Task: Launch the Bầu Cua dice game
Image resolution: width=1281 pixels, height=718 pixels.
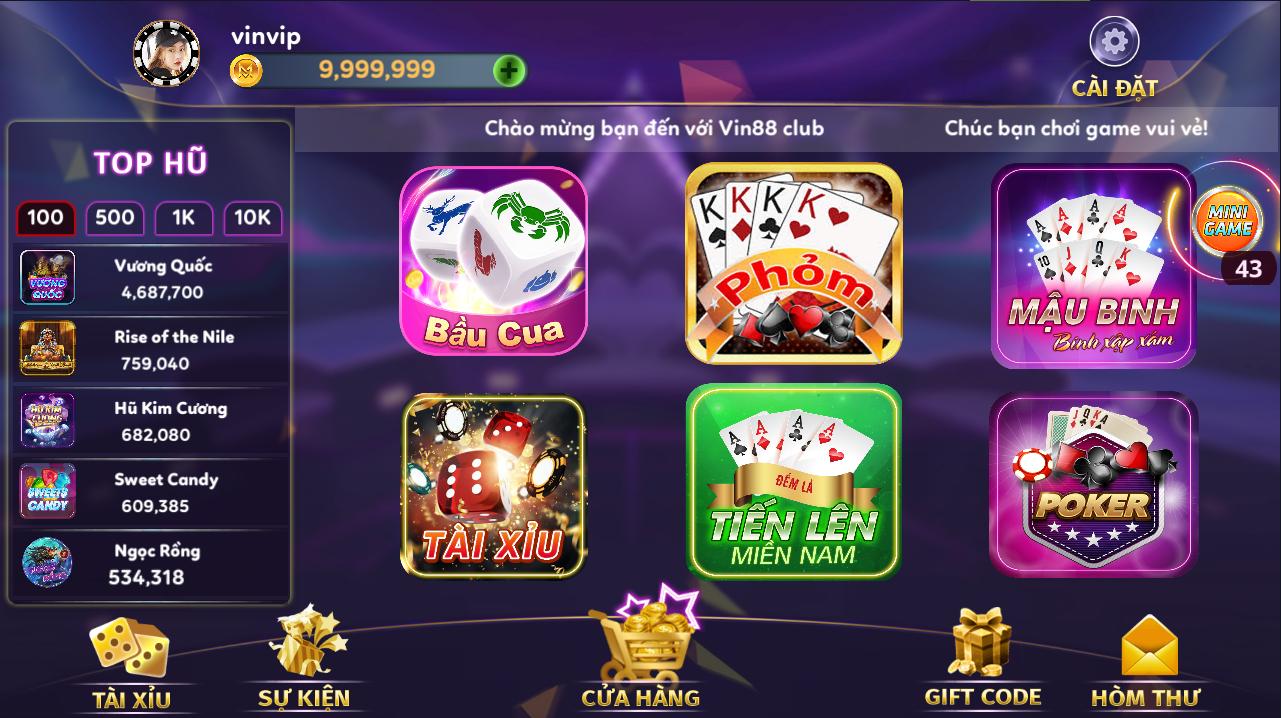Action: click(493, 260)
